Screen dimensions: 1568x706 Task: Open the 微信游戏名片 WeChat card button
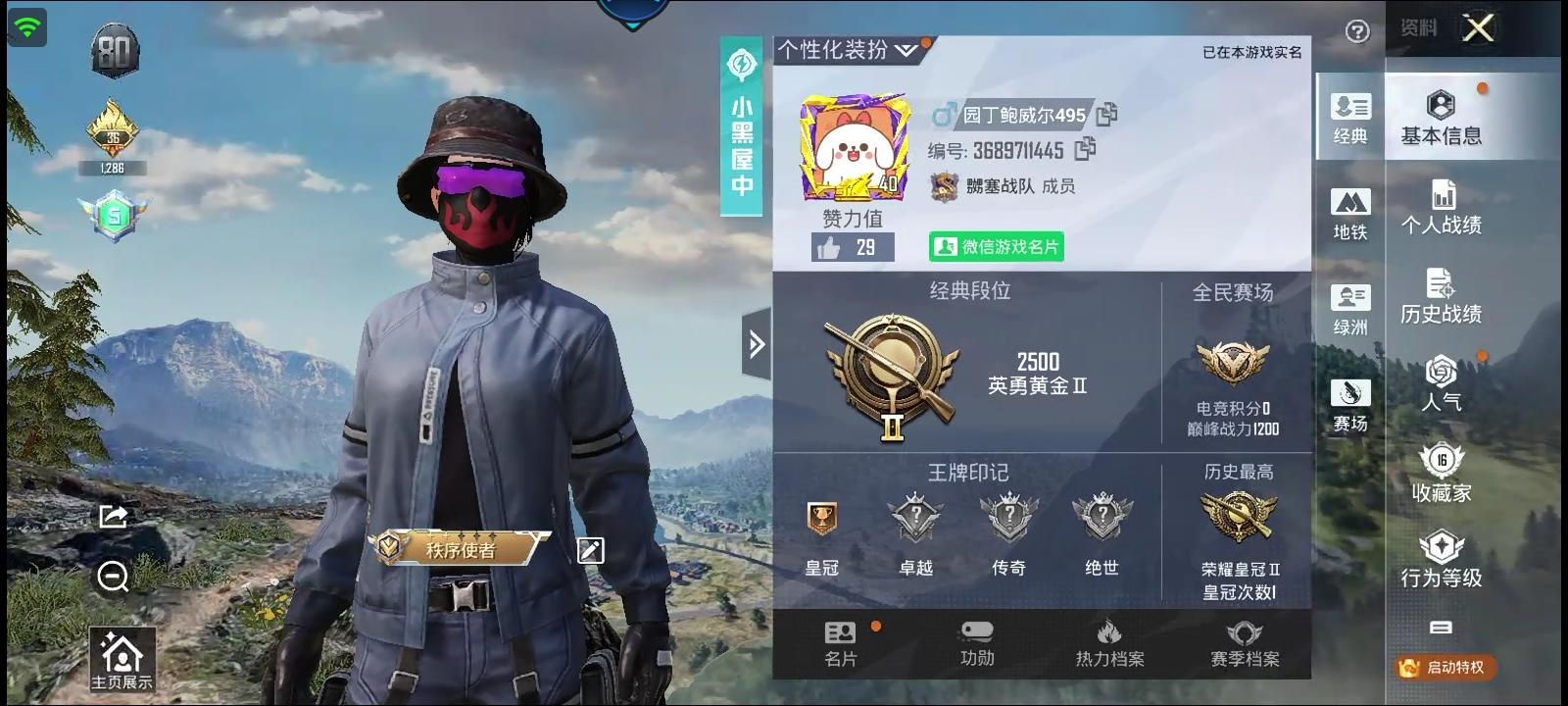click(x=996, y=247)
